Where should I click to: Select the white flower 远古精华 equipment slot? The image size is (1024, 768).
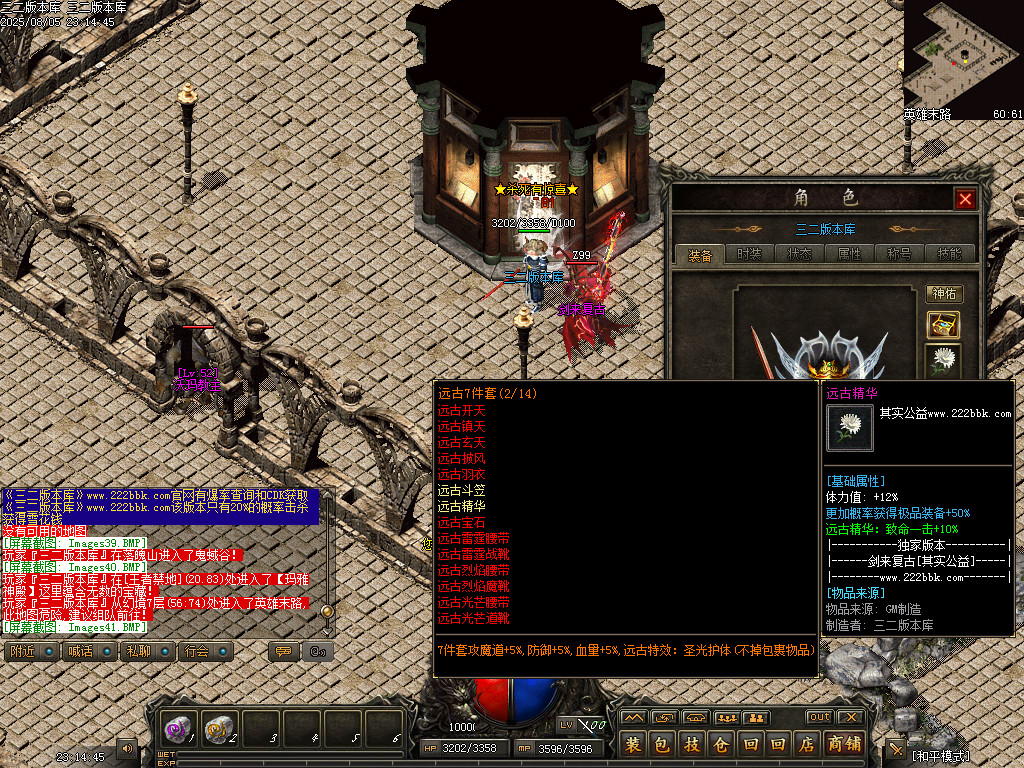pyautogui.click(x=943, y=359)
